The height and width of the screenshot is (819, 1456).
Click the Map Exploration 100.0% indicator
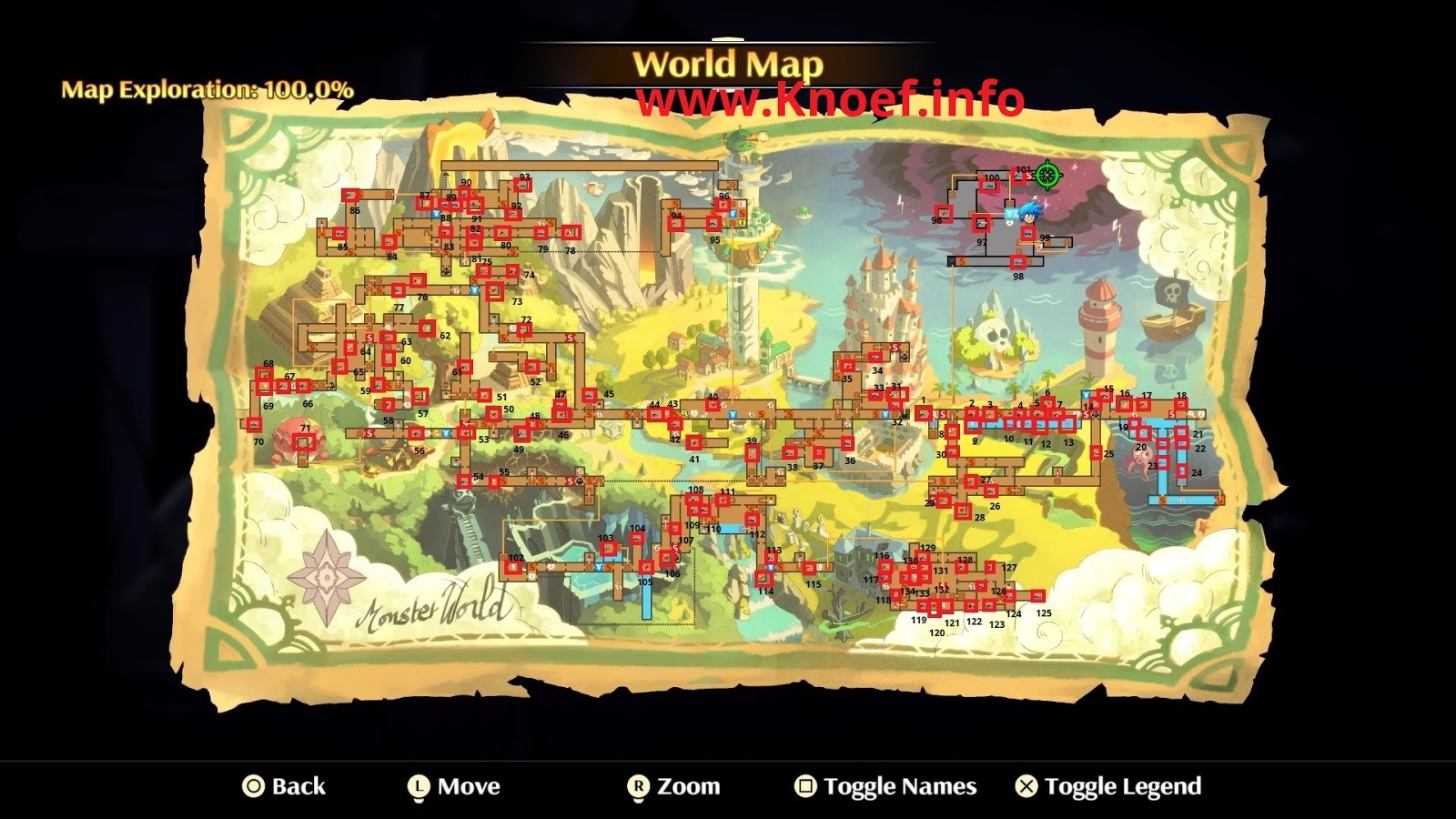(207, 90)
